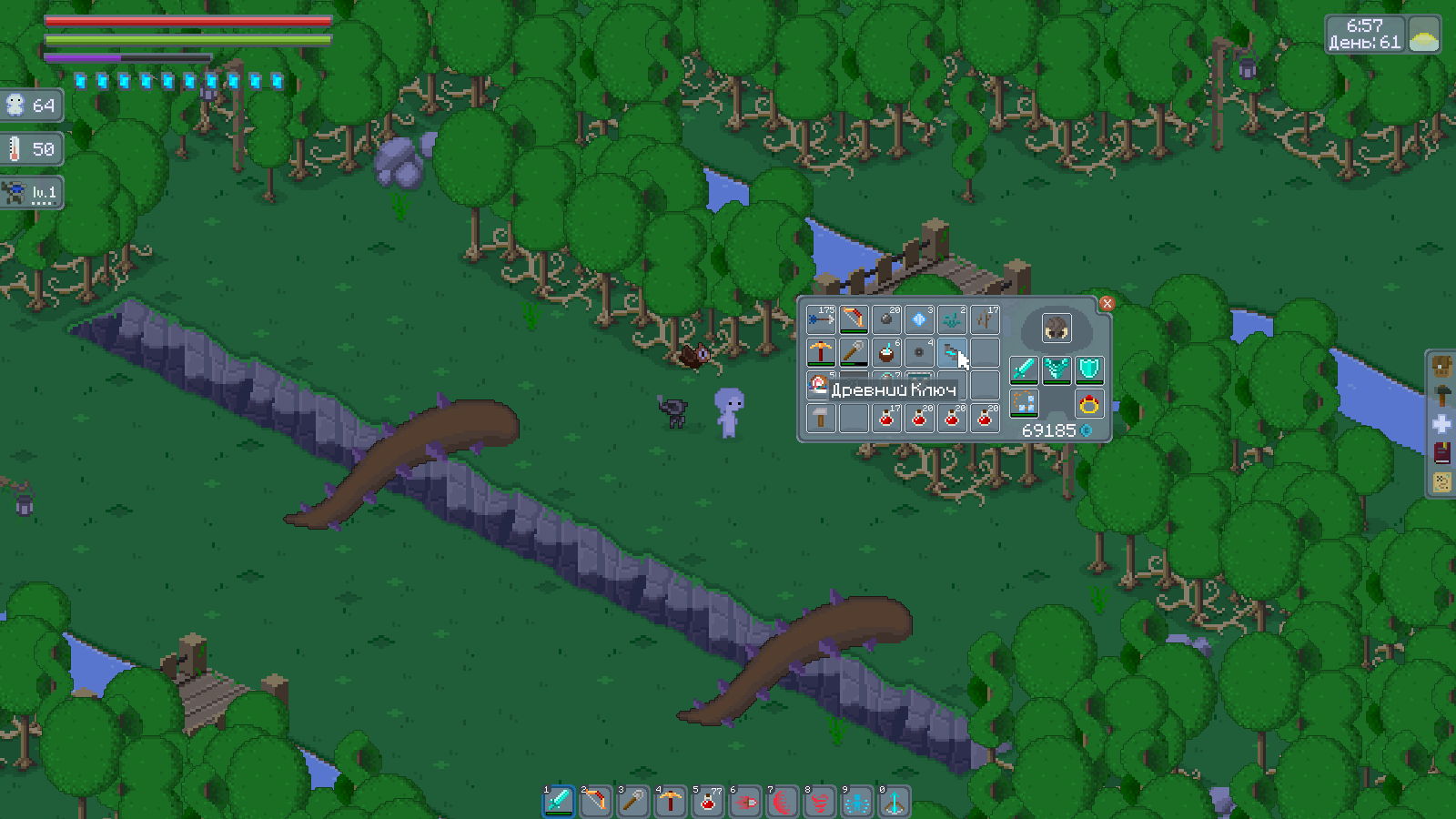Open the chest icon in side panel
Viewport: 1456px width, 819px height.
coord(1442,366)
